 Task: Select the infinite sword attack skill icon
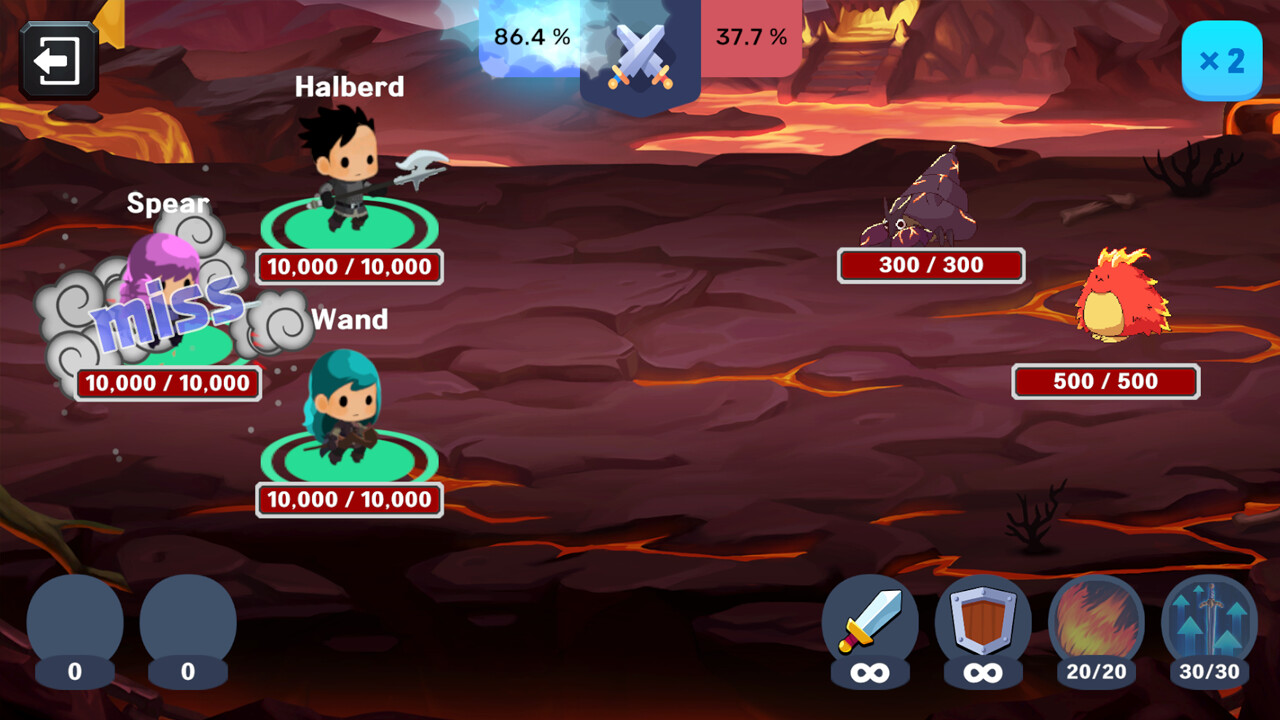tap(871, 627)
